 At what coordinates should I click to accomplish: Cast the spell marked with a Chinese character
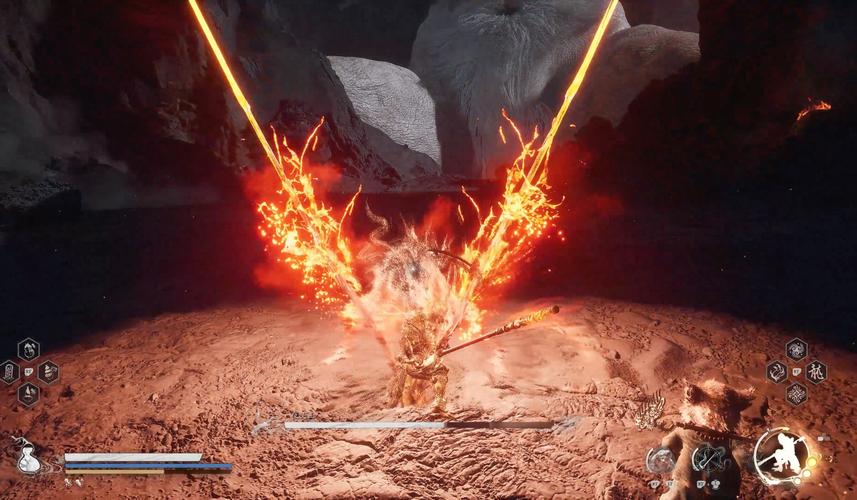click(x=816, y=372)
